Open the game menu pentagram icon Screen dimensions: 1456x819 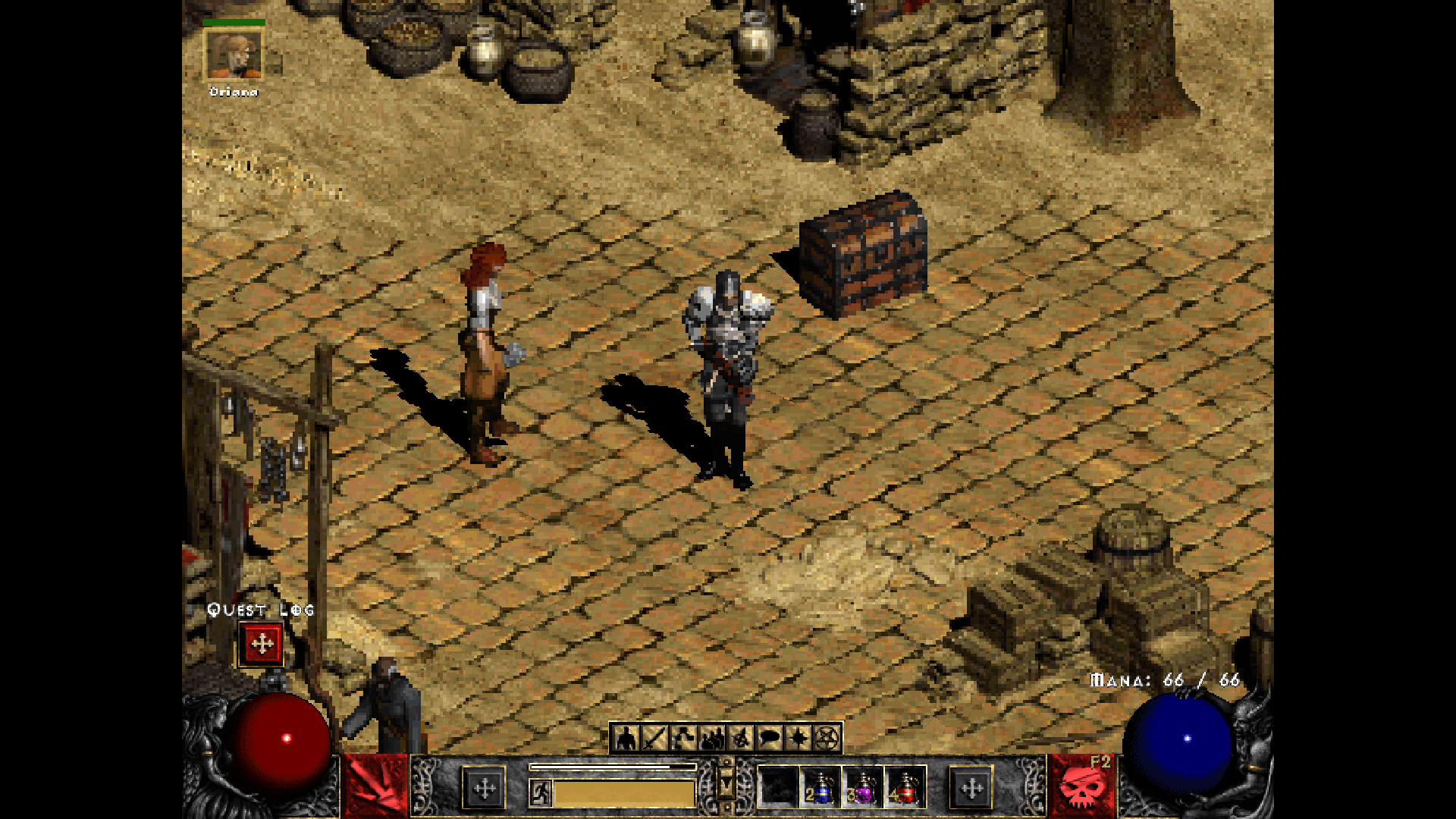click(827, 737)
